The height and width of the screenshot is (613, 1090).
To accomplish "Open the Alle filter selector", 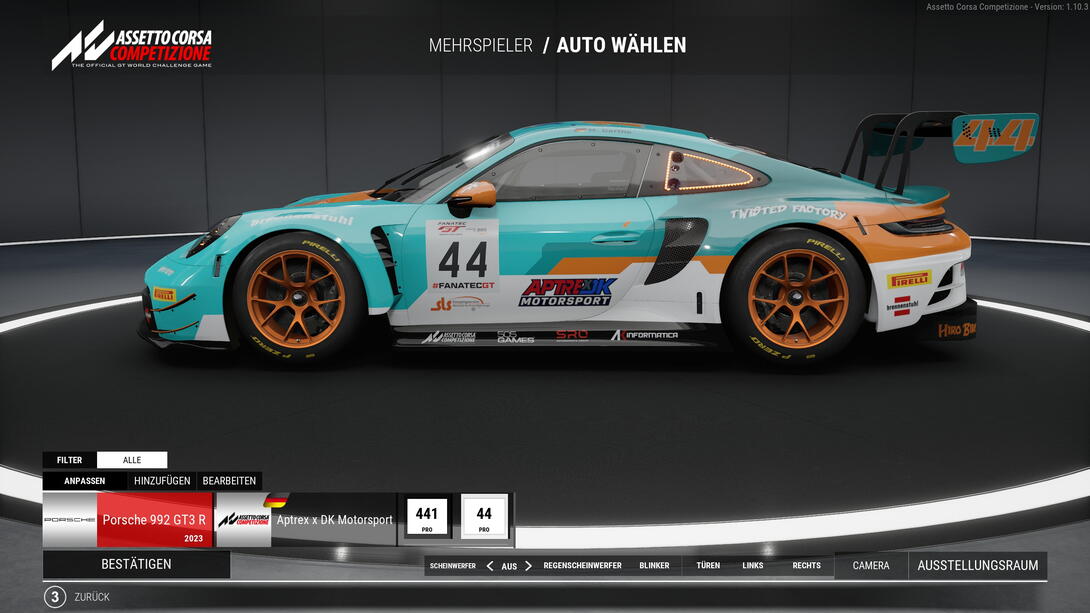I will tap(132, 460).
